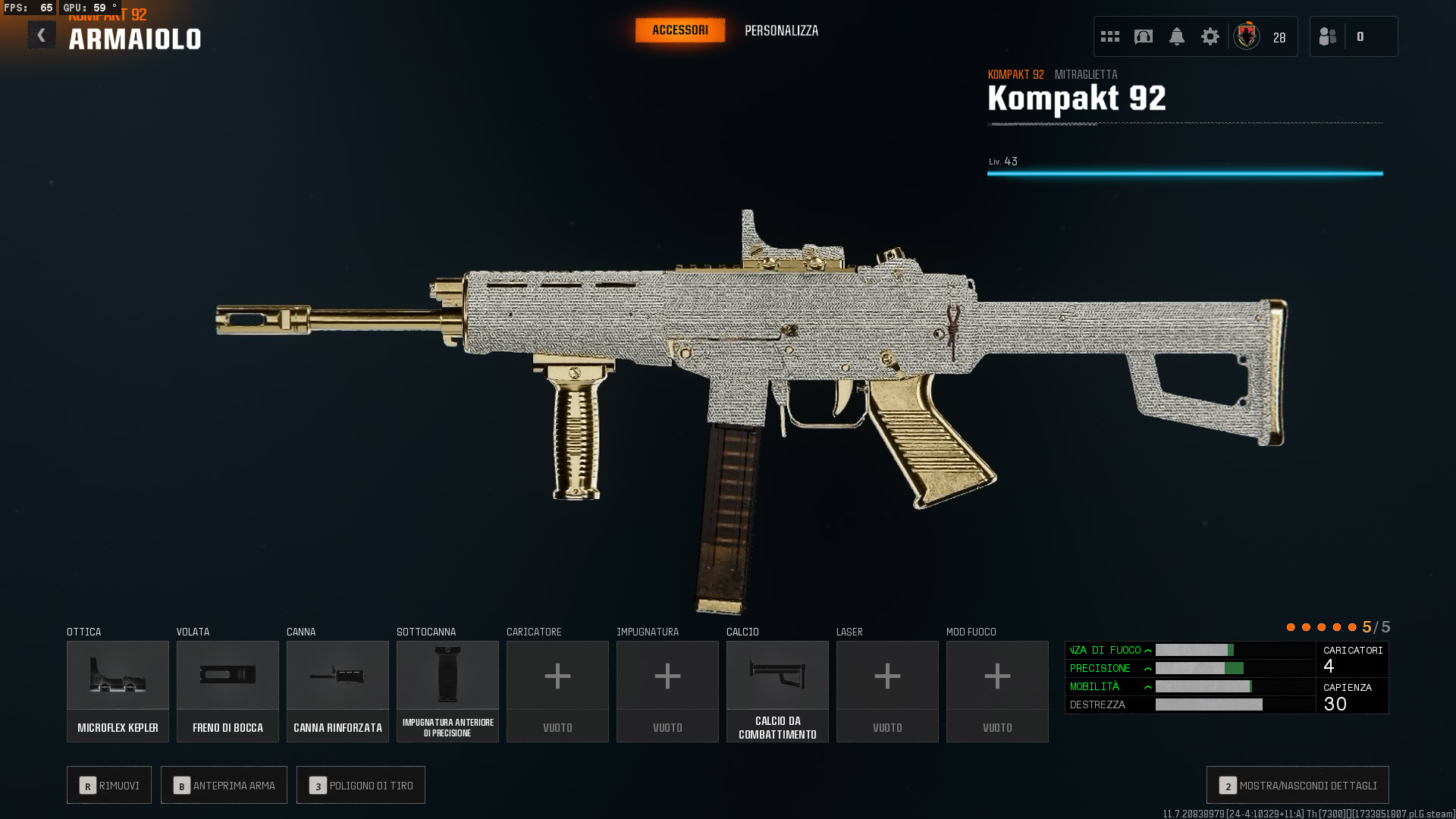Open the empty Laser slot
1456x819 pixels.
point(887,690)
